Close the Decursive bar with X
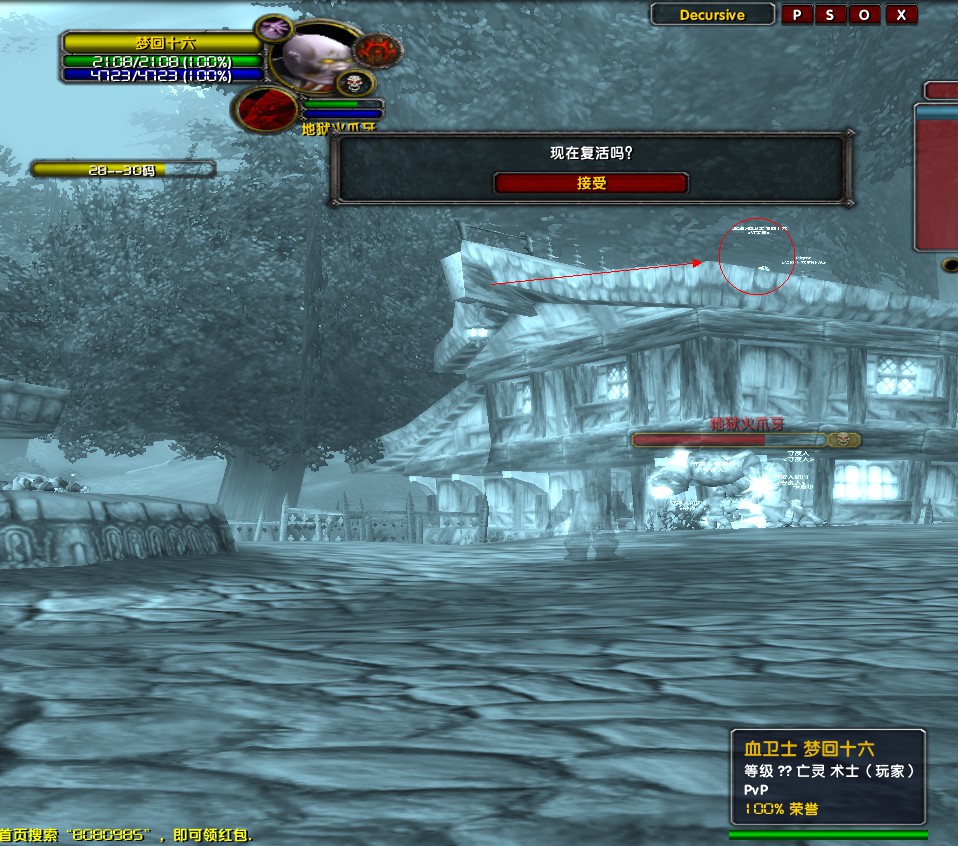Image resolution: width=958 pixels, height=846 pixels. click(x=901, y=14)
